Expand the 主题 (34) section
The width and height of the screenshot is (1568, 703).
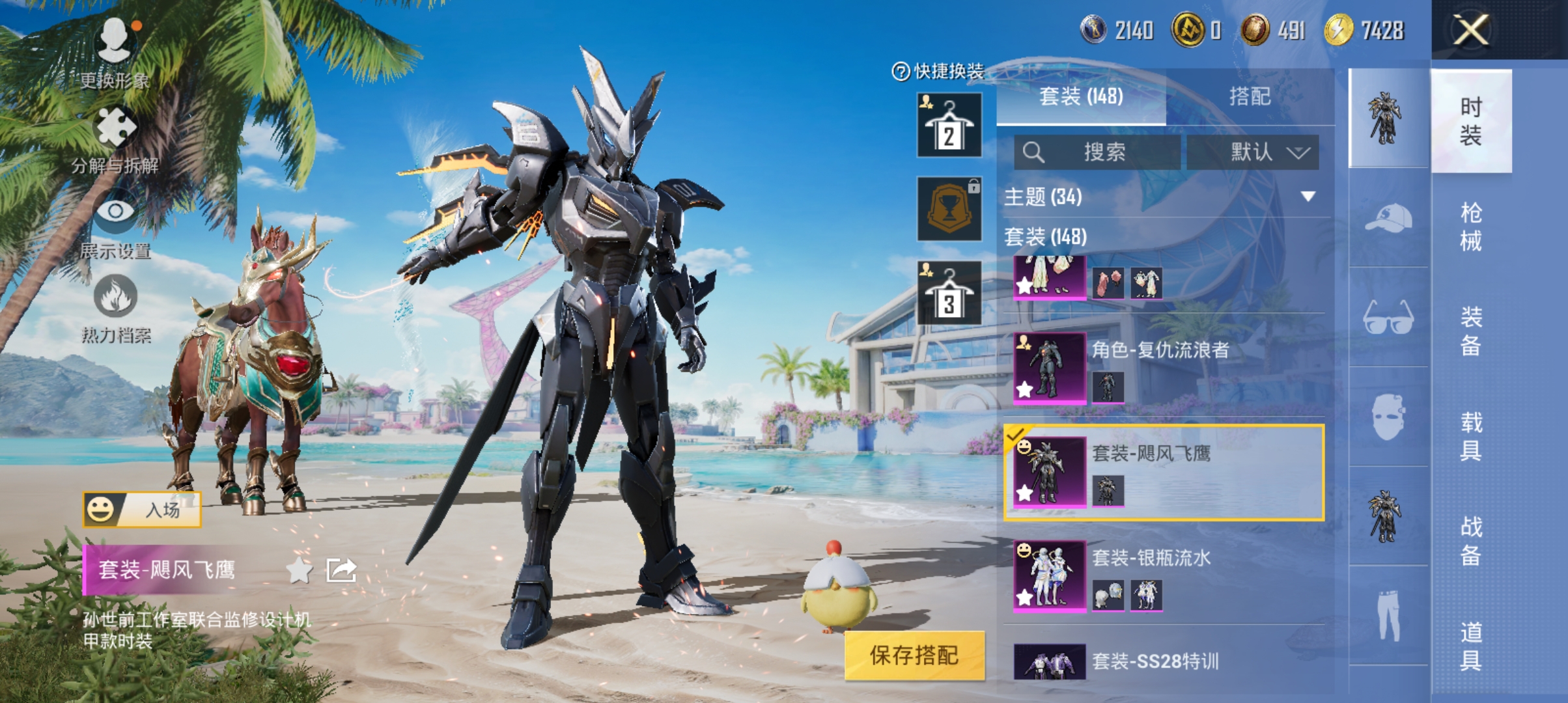tap(1308, 197)
